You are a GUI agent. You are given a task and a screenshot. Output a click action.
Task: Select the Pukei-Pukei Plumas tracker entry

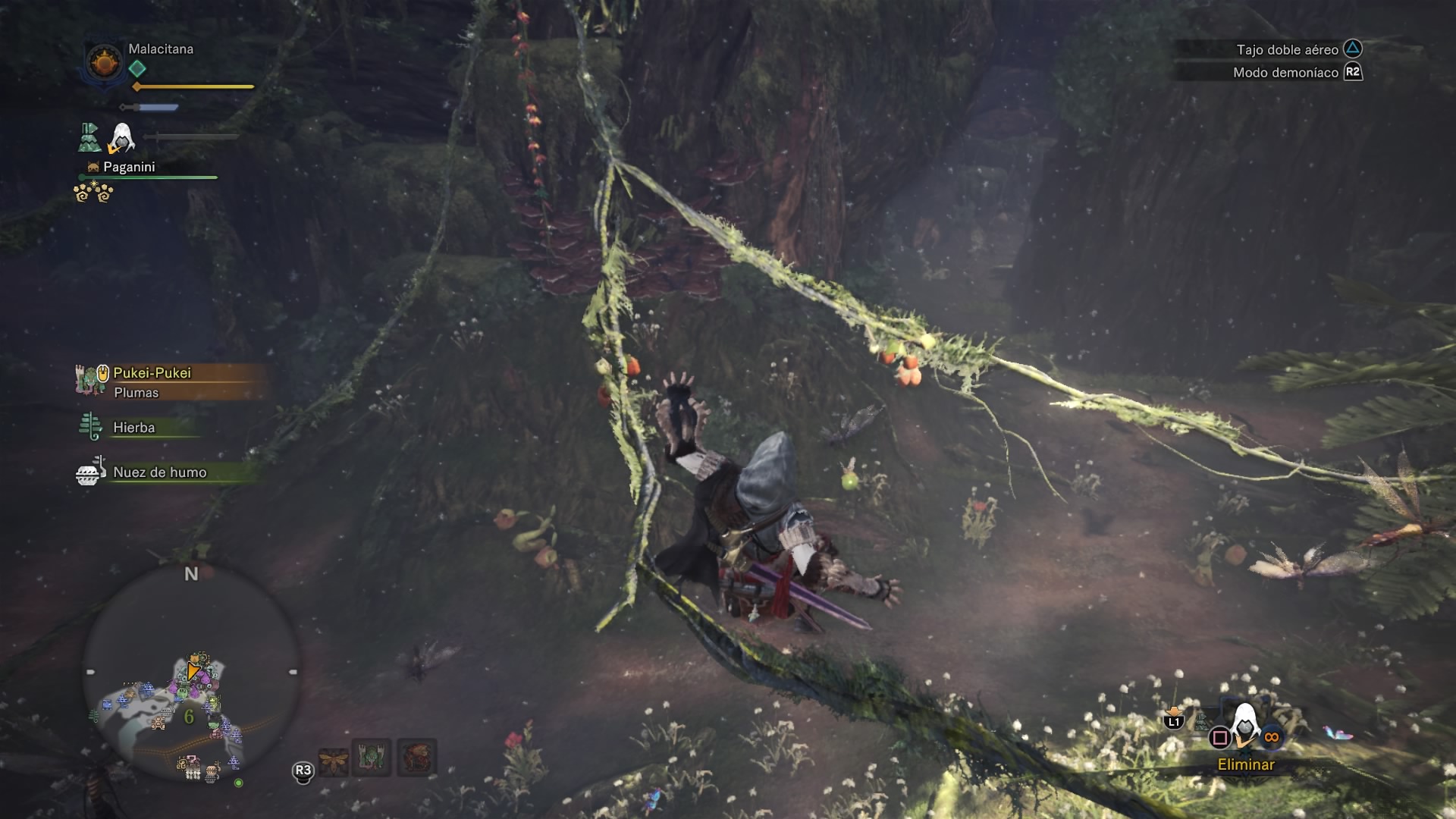click(x=152, y=381)
